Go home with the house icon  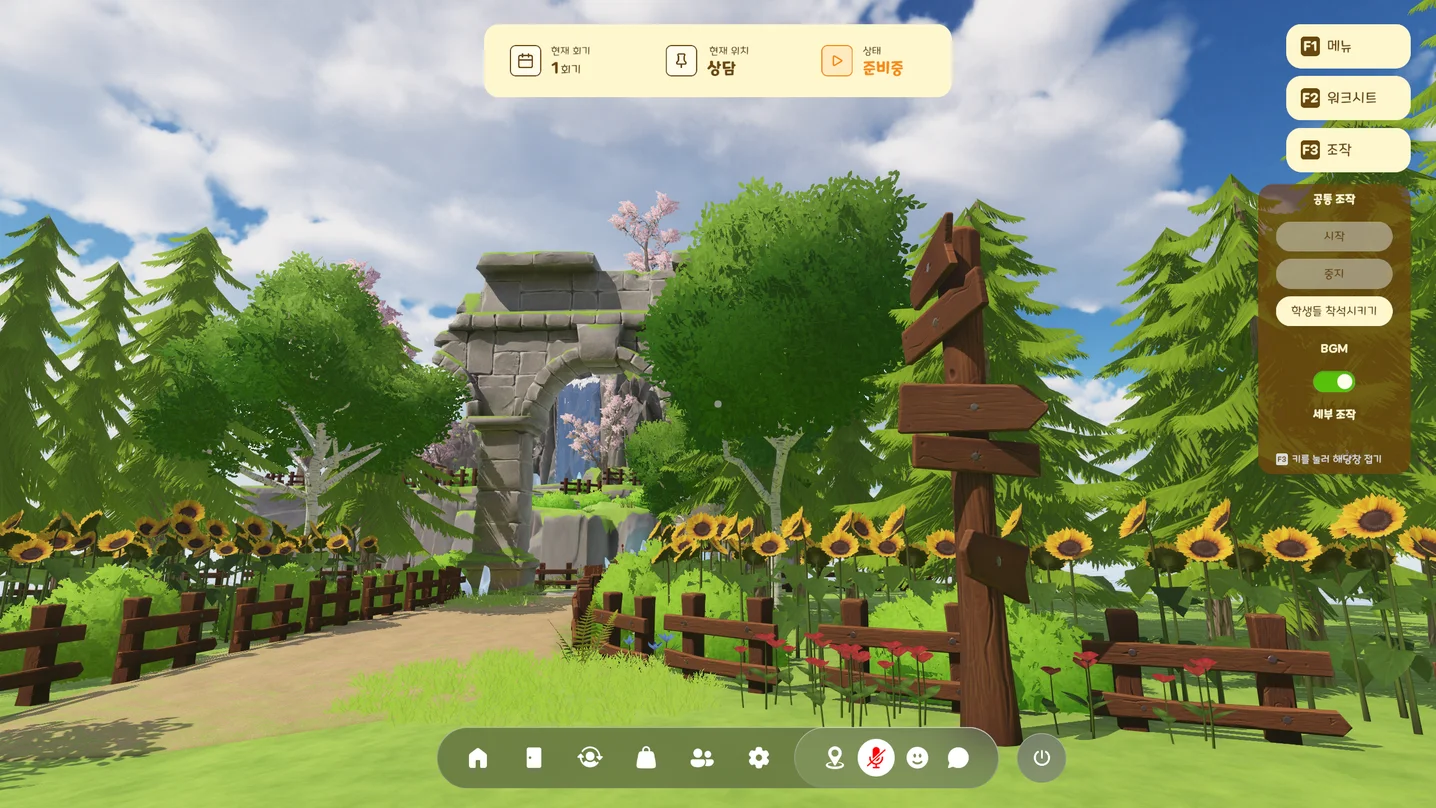[478, 758]
